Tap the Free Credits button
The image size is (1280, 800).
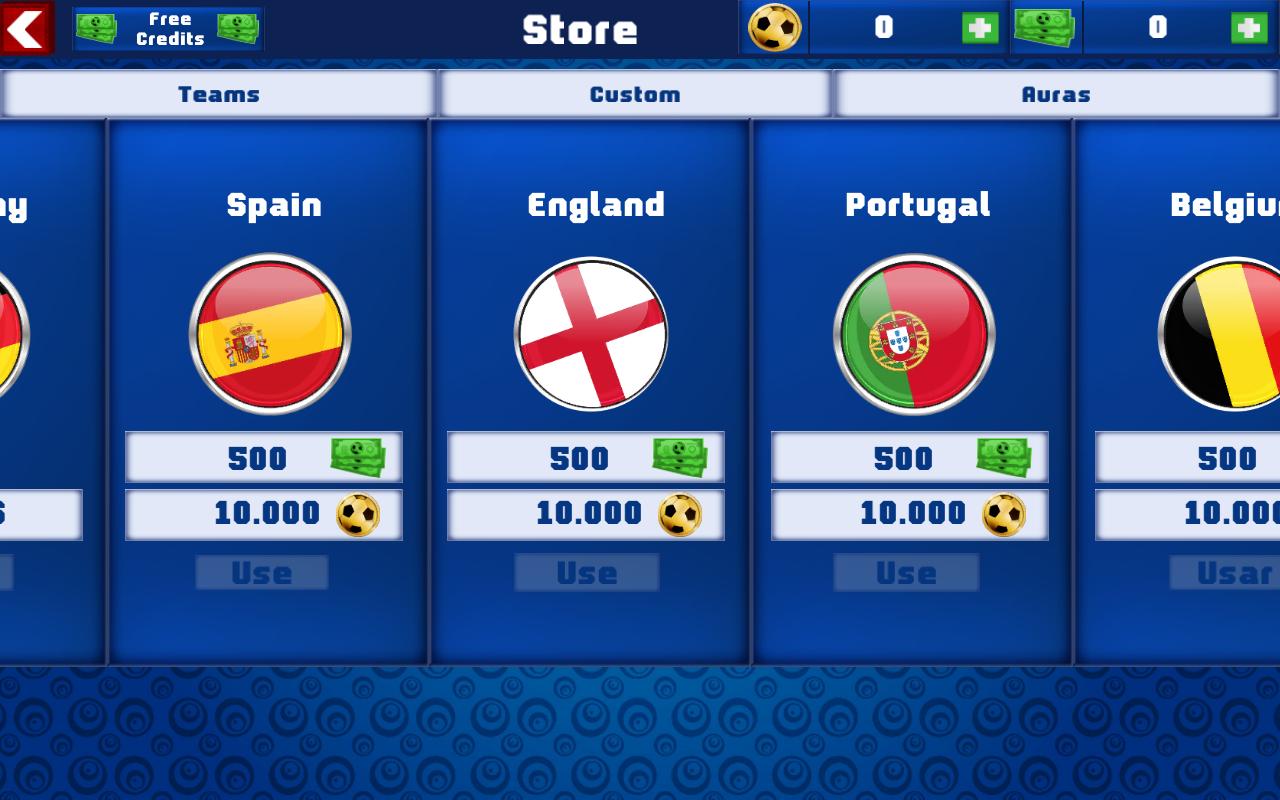click(167, 28)
